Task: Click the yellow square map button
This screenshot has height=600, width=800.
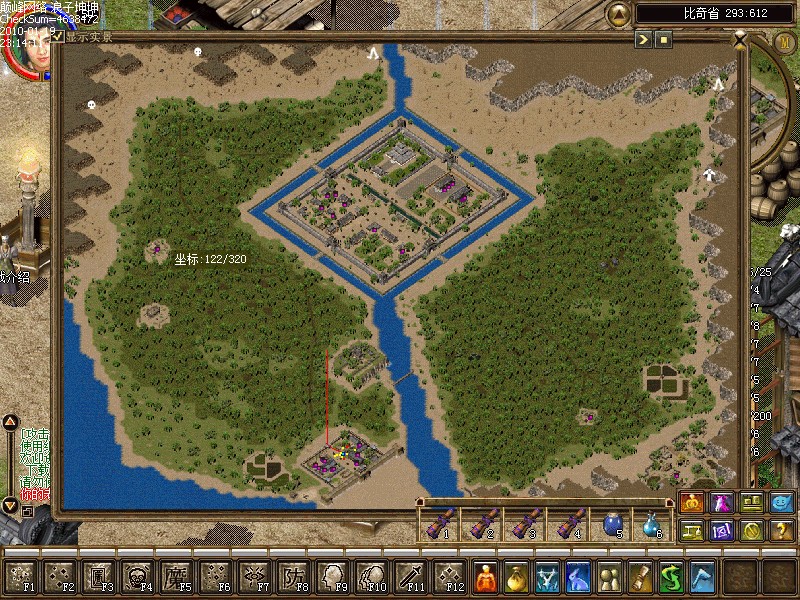Action: tap(663, 39)
